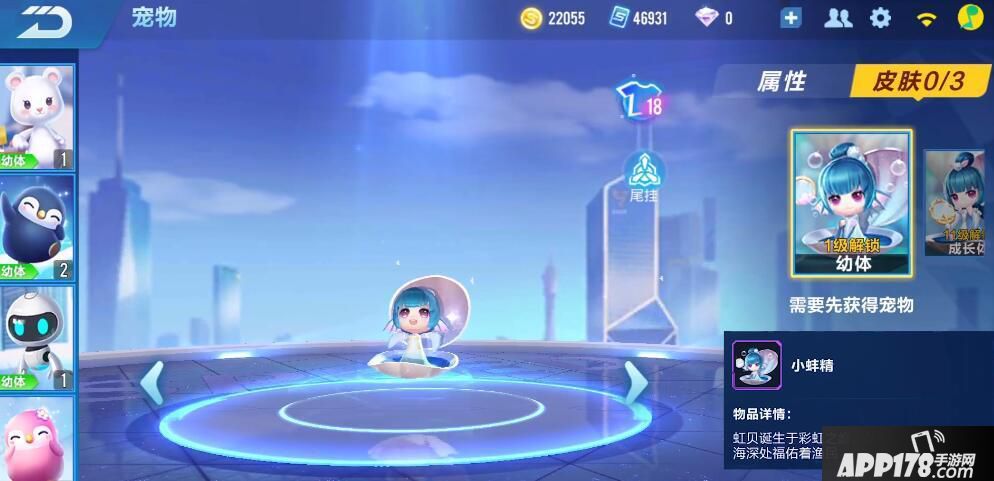994x481 pixels.
Task: Pick the pink penguin pet
Action: coord(37,438)
